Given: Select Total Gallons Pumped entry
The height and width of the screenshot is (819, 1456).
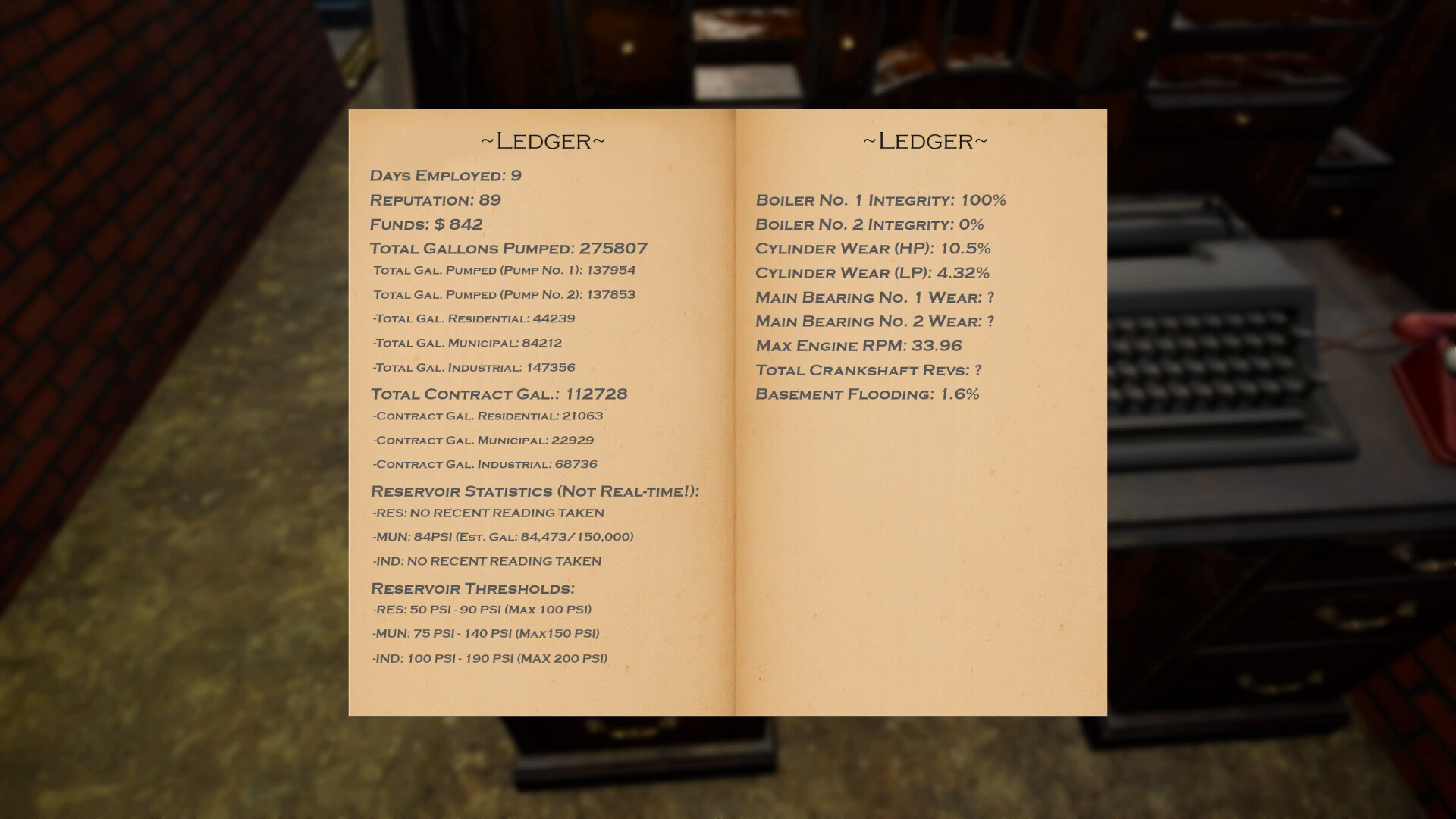Looking at the screenshot, I should click(x=508, y=248).
